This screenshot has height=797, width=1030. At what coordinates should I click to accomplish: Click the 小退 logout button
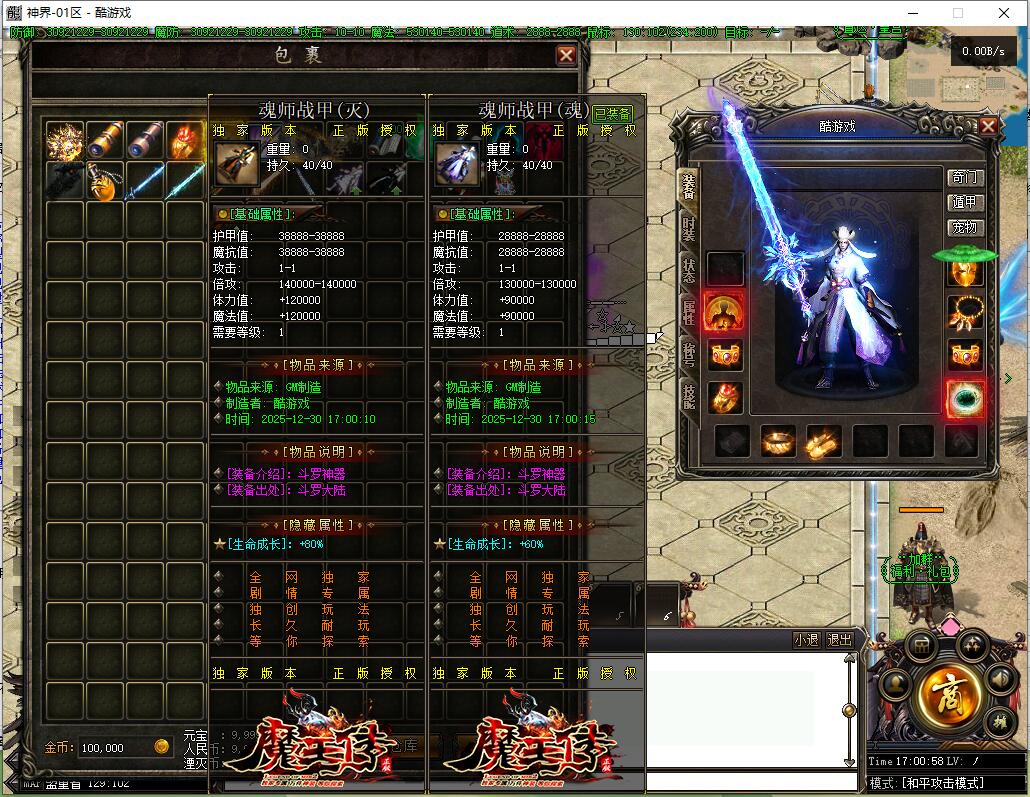(806, 640)
